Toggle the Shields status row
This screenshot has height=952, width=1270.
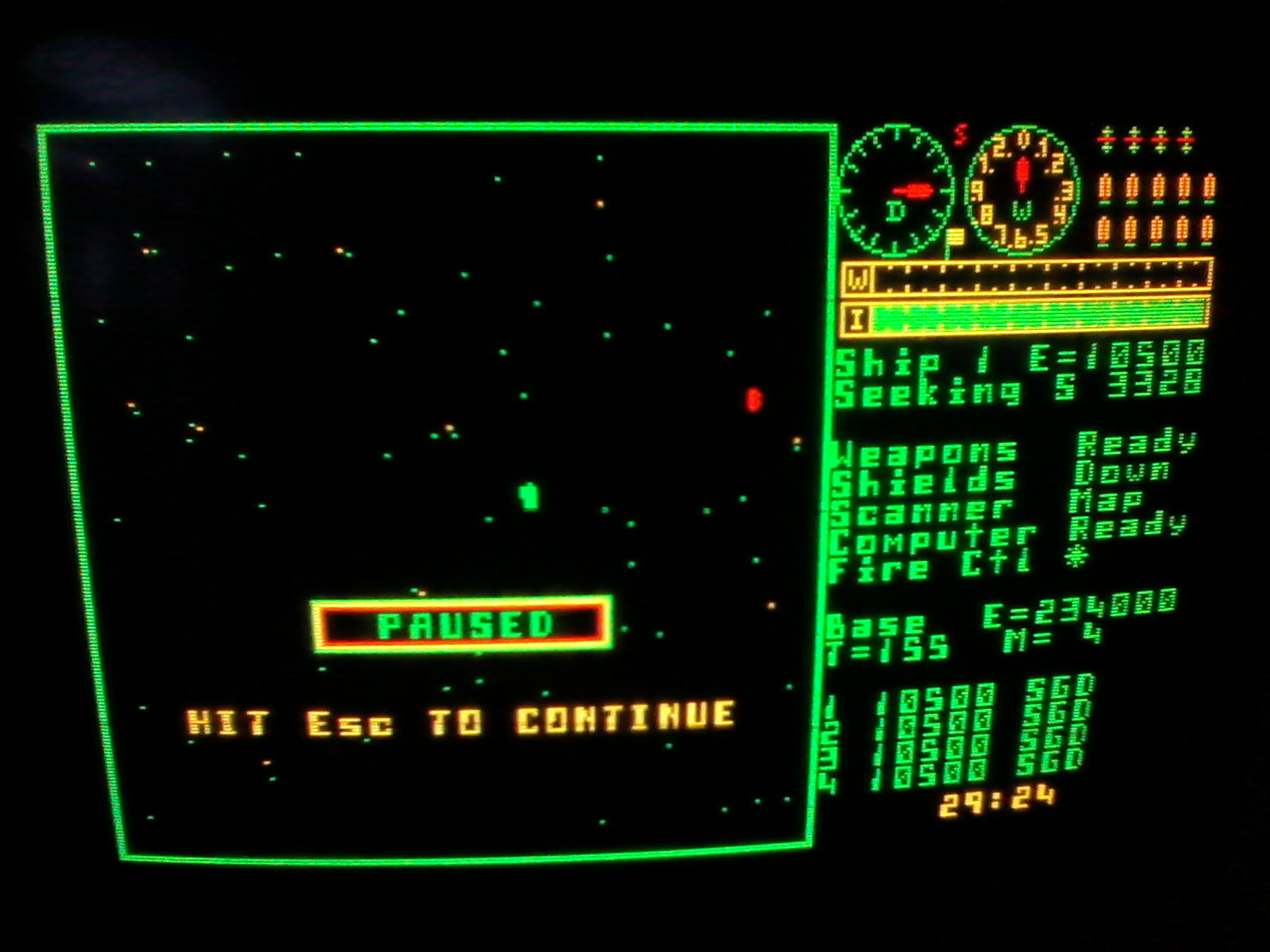1000,478
